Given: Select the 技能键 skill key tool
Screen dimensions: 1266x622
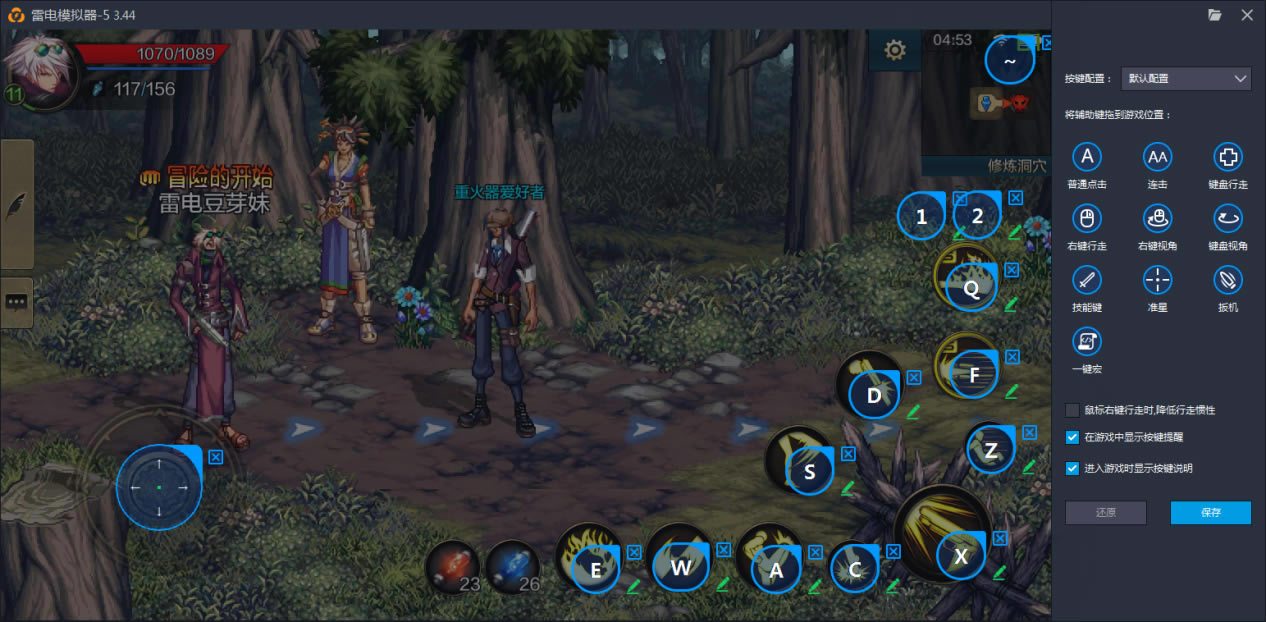Looking at the screenshot, I should pyautogui.click(x=1086, y=279).
